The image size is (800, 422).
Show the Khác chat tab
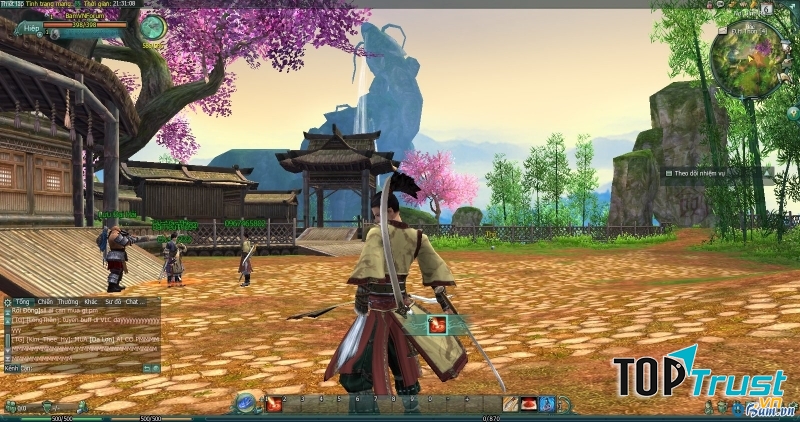(91, 301)
